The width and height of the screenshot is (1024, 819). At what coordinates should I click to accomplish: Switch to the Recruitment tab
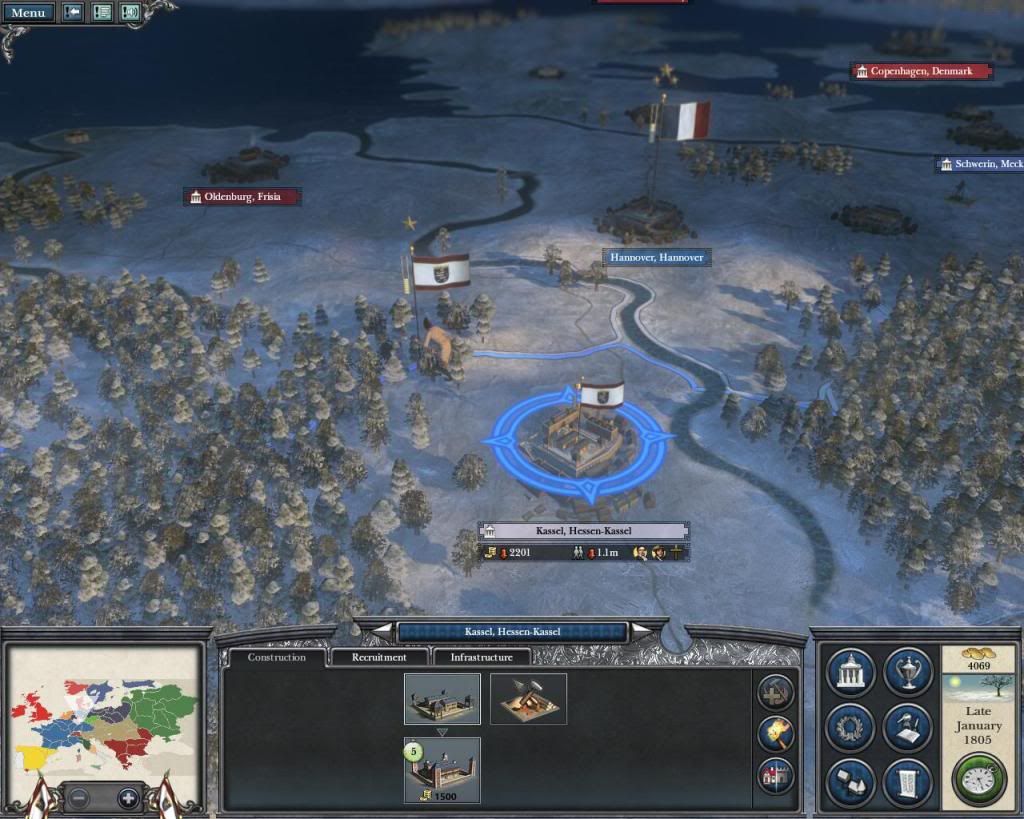[x=379, y=657]
